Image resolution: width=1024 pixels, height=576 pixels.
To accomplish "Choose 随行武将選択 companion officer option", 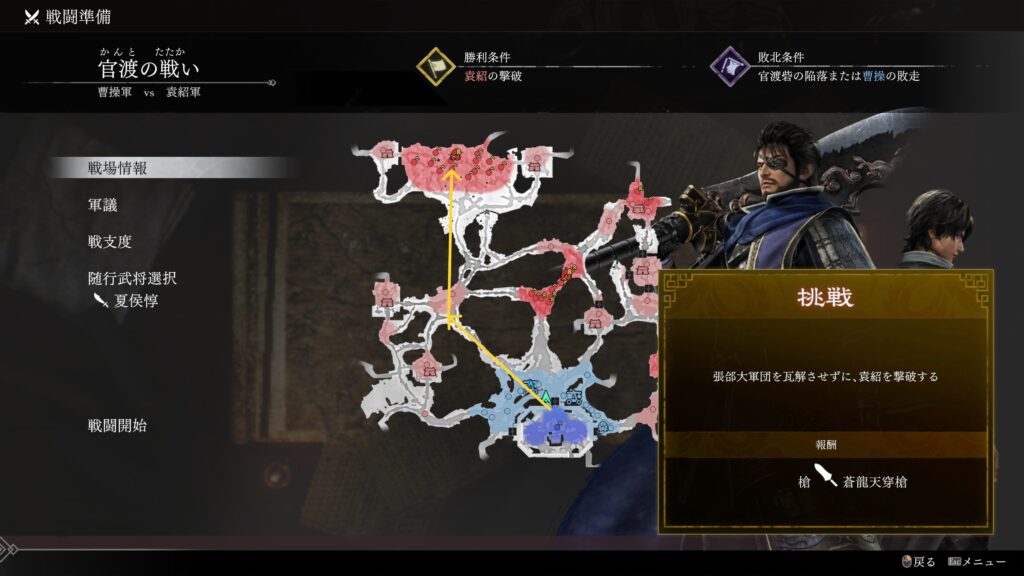I will point(132,279).
